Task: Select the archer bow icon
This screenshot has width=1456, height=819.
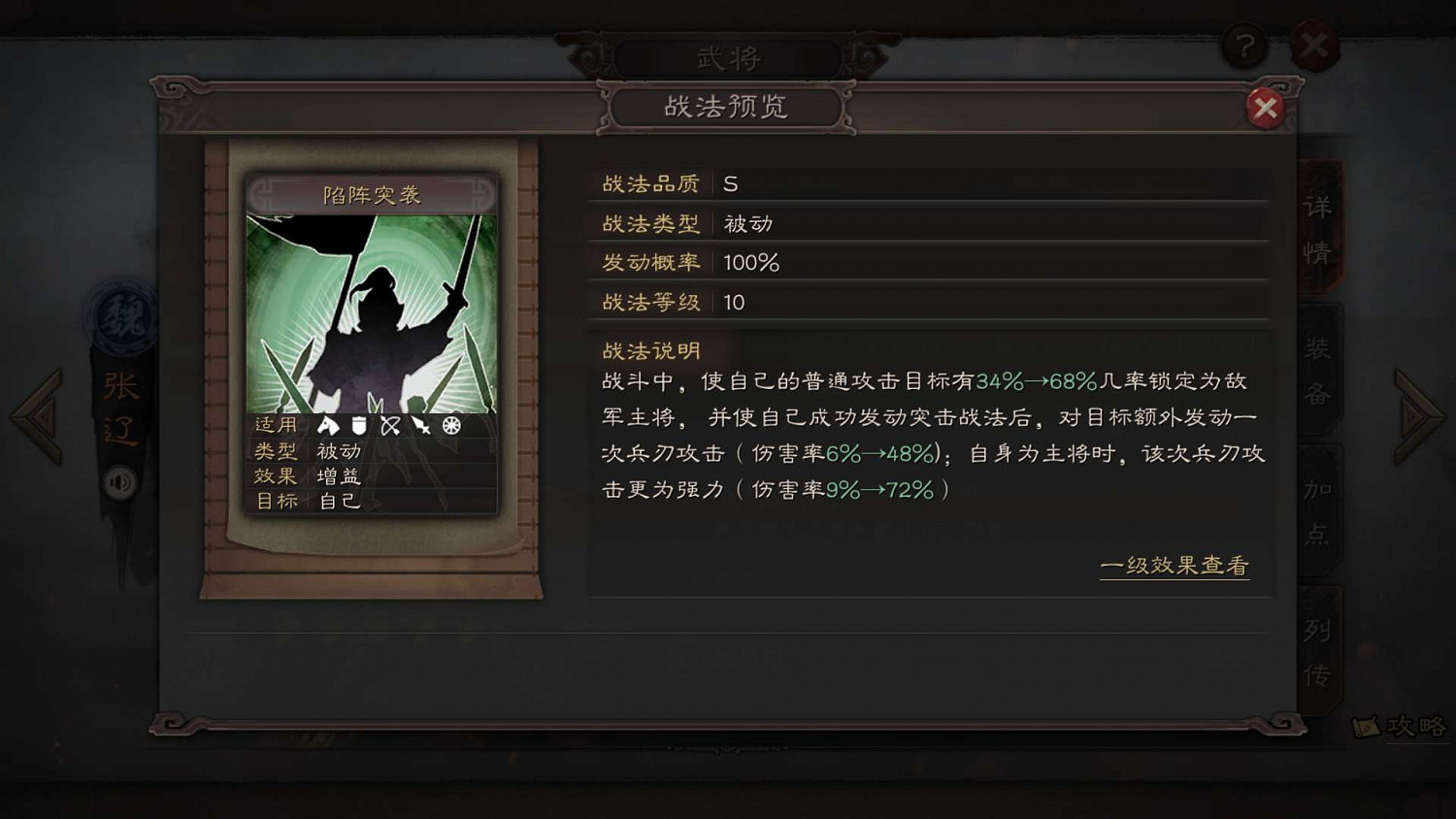Action: tap(390, 425)
